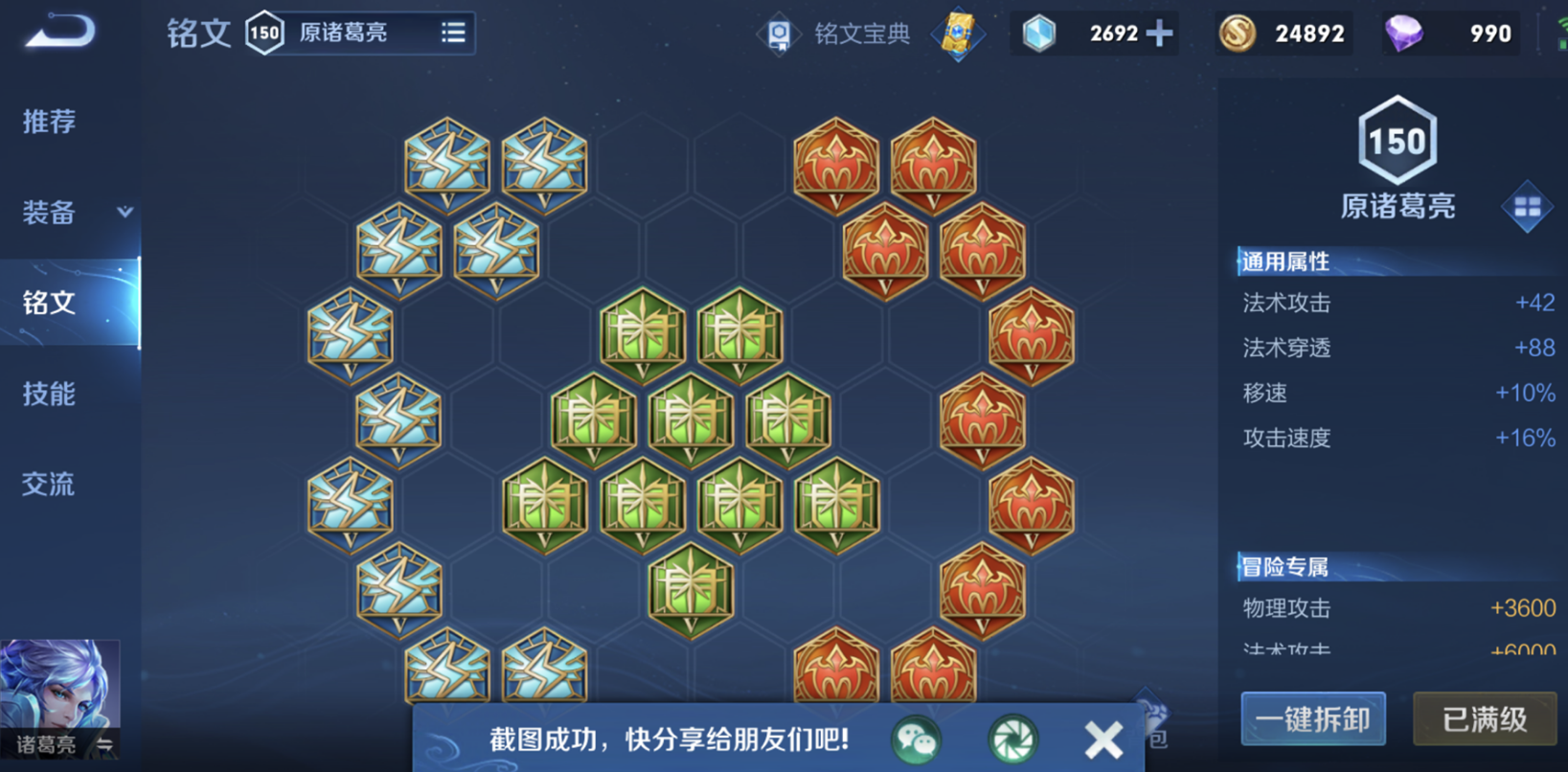Screen dimensions: 1568x772
Task: Click the gold coin currency icon
Action: click(1237, 34)
